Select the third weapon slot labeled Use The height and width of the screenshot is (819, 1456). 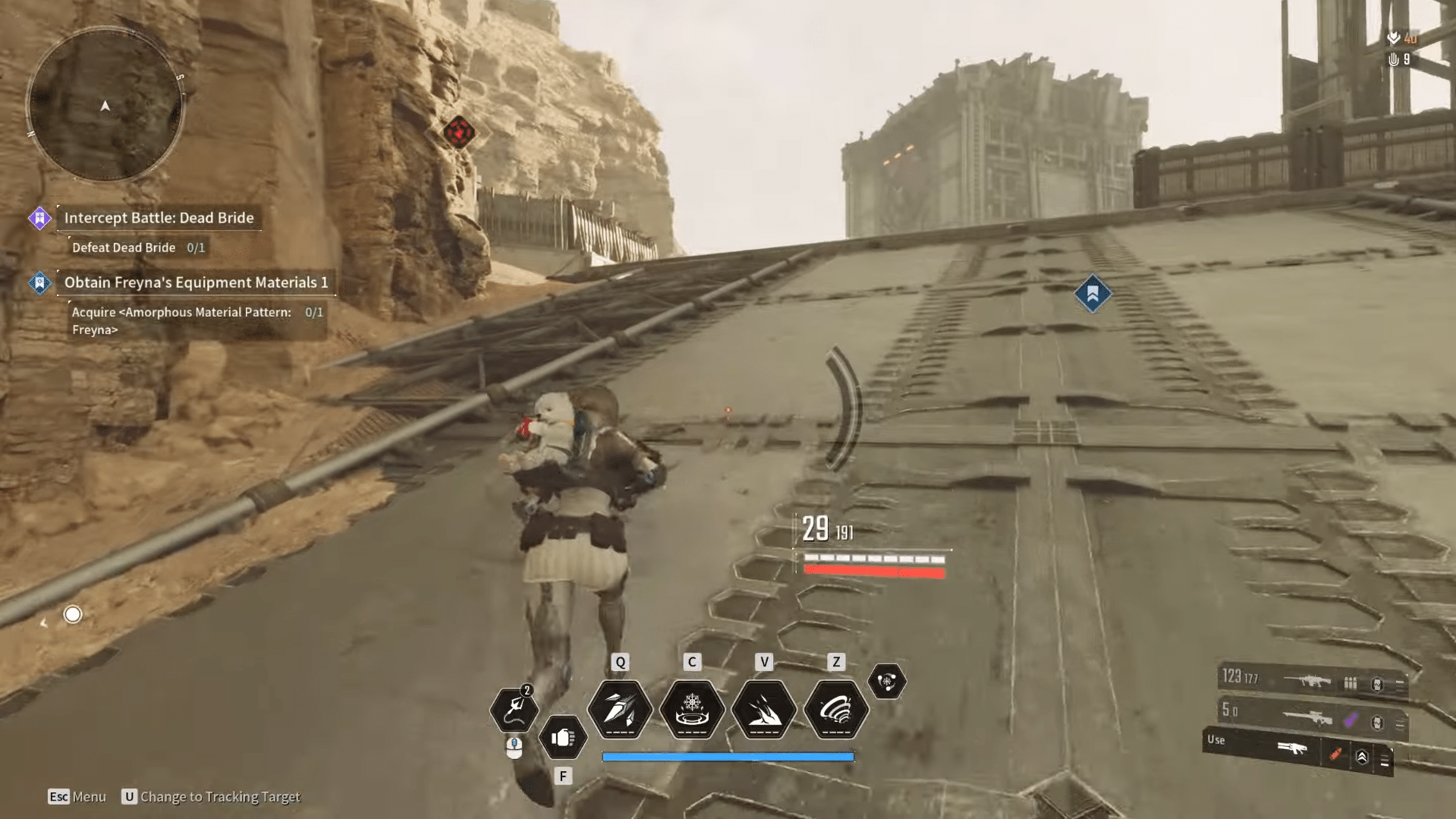pos(1297,750)
